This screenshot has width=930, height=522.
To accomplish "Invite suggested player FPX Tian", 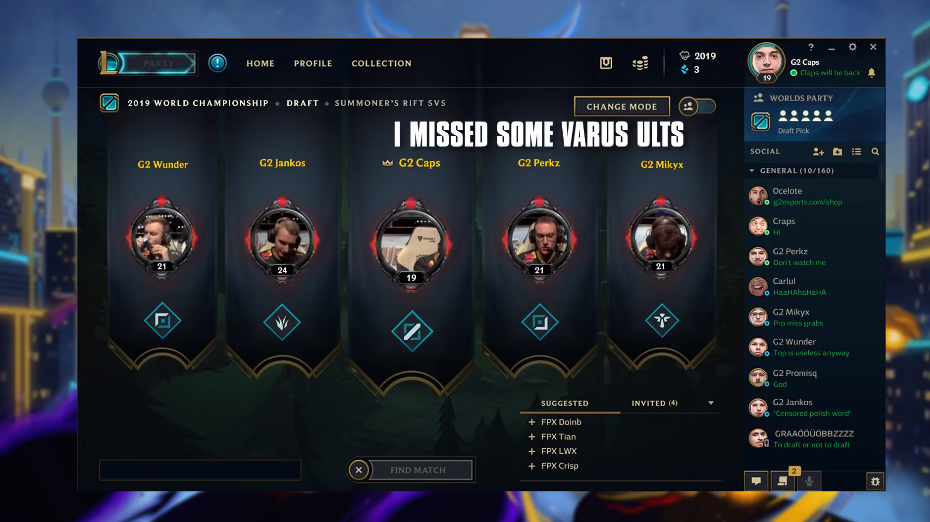I will pos(532,437).
